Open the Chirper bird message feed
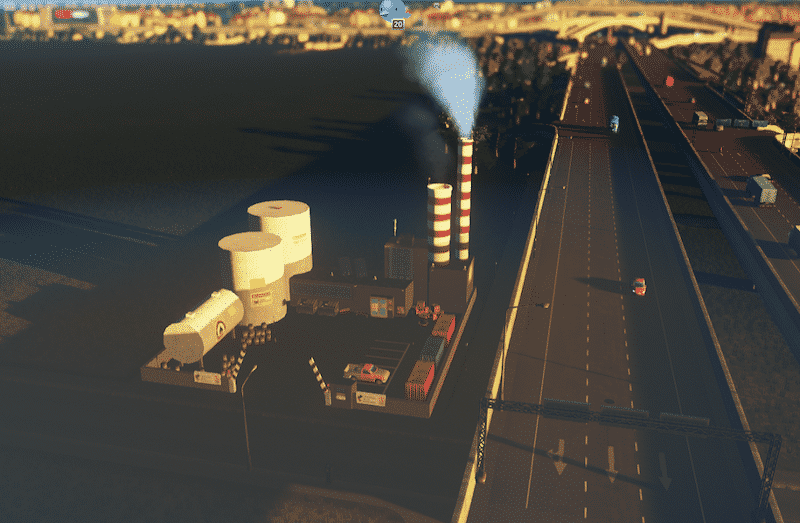Image resolution: width=800 pixels, height=523 pixels. [x=392, y=11]
